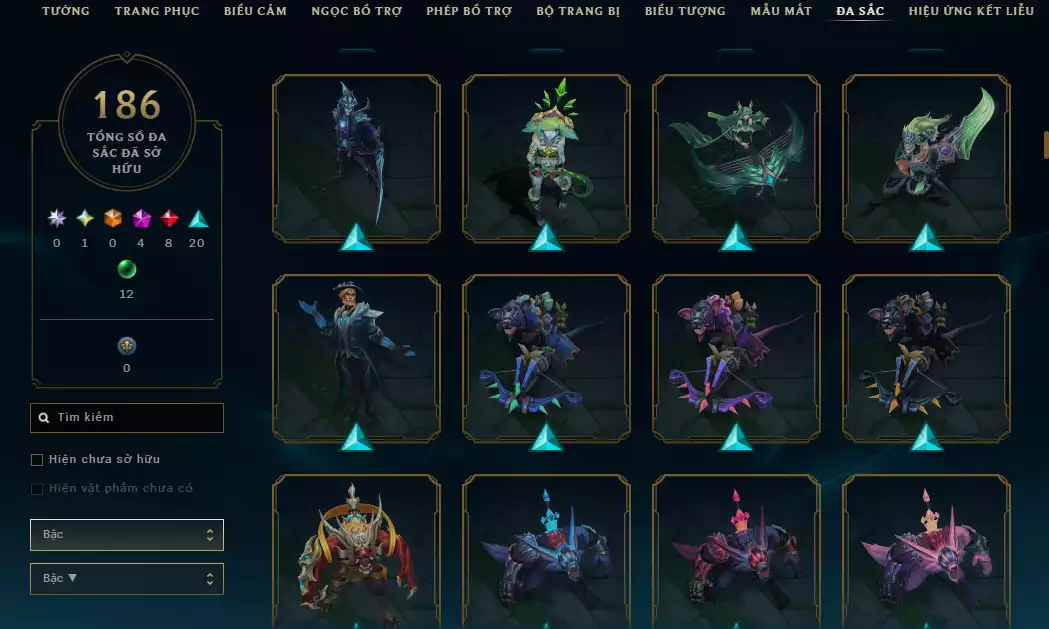This screenshot has height=629, width=1049.
Task: Switch to the BIỂU TƯỢNG tab
Action: coord(685,11)
